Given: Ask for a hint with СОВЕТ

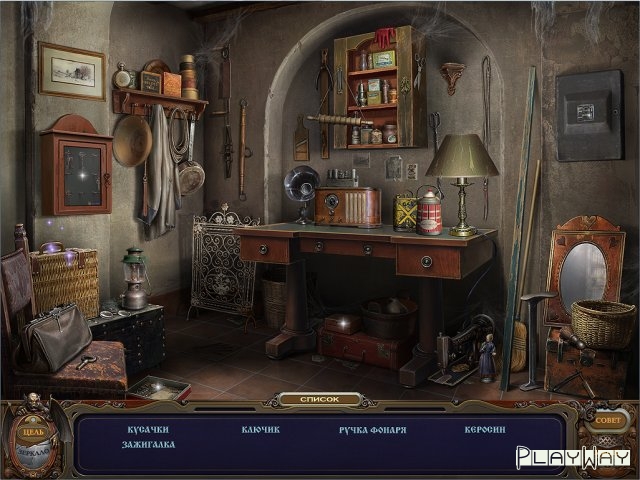Looking at the screenshot, I should click(606, 421).
